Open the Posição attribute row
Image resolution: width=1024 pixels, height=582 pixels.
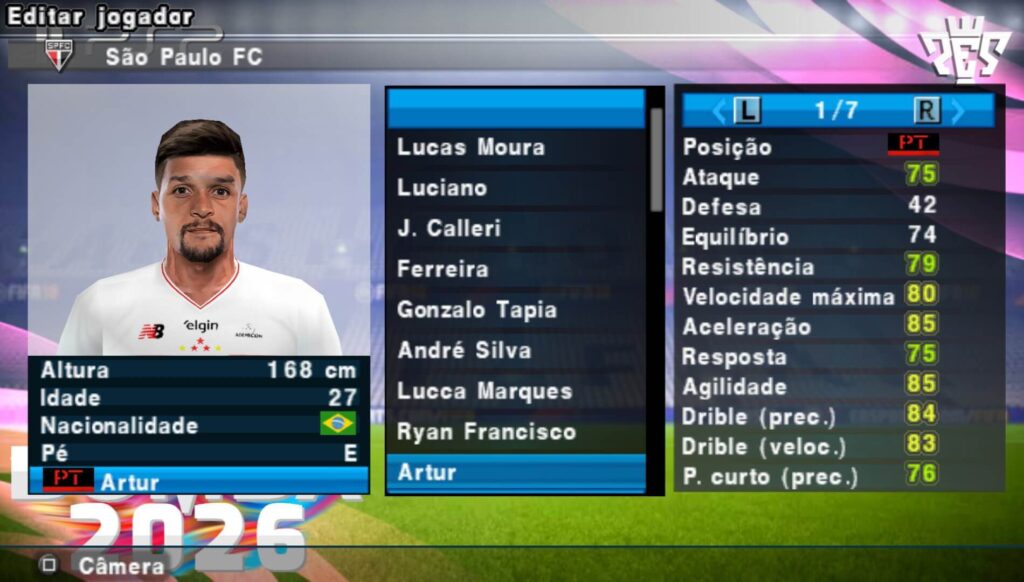coord(838,147)
